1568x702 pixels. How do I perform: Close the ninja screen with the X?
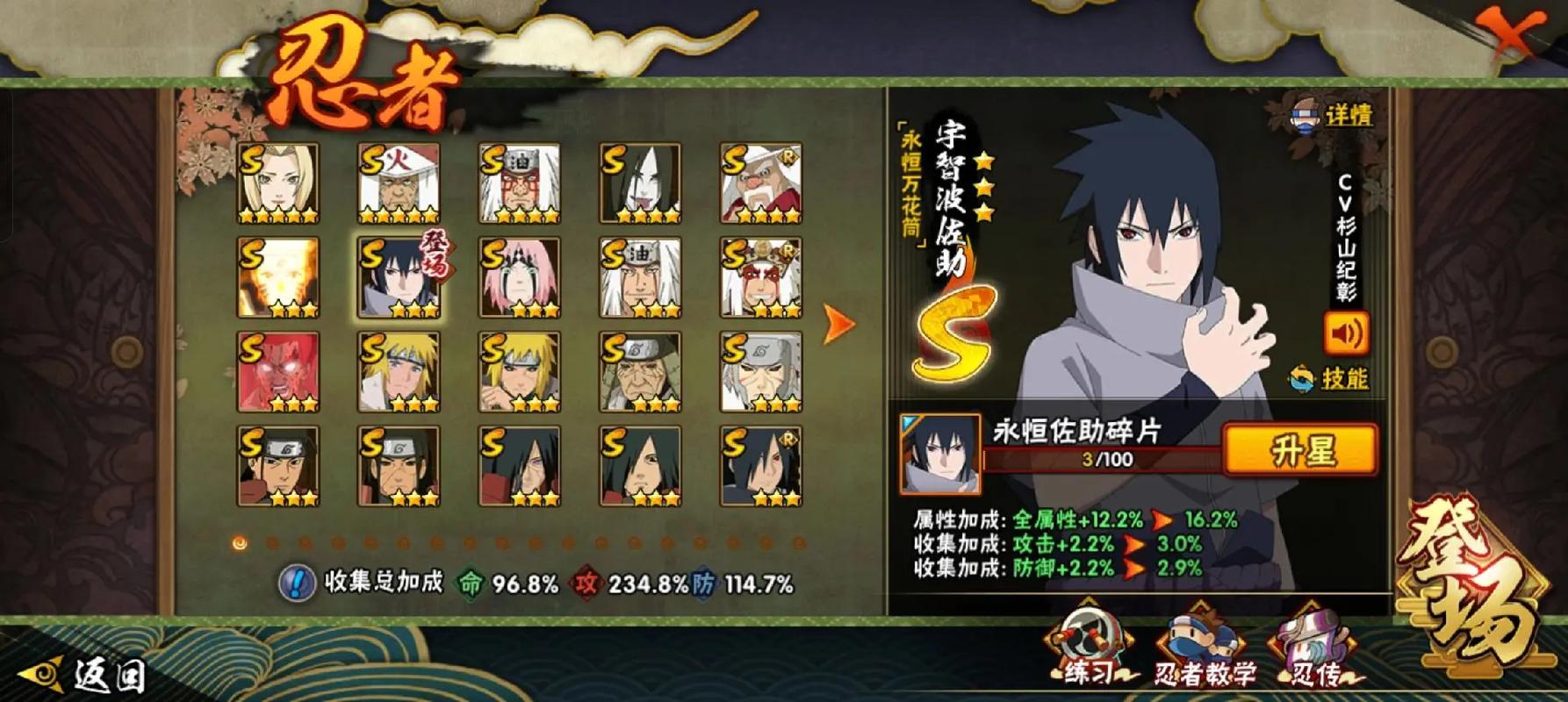coord(1513,35)
